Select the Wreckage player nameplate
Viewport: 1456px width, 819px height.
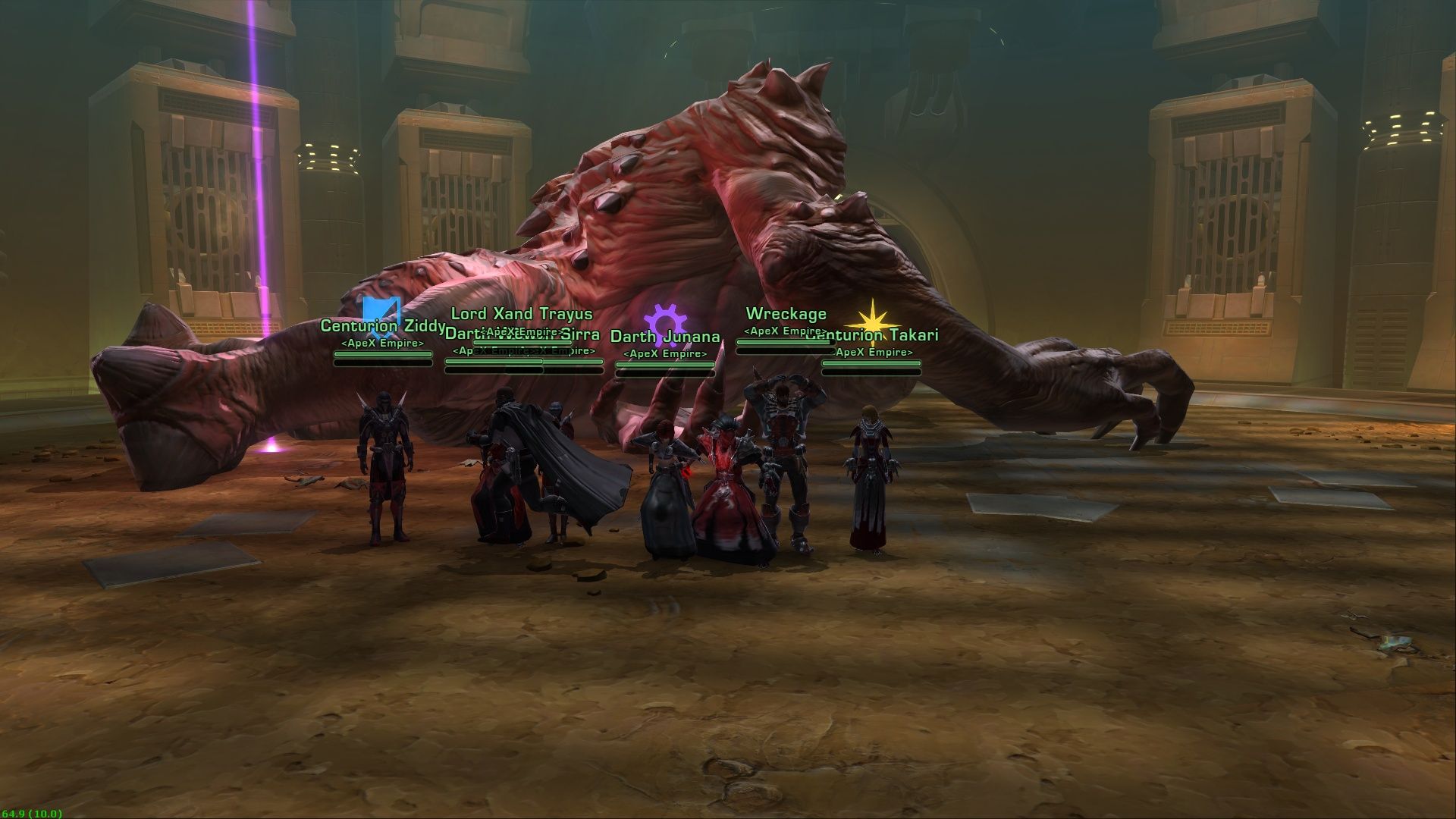(786, 314)
